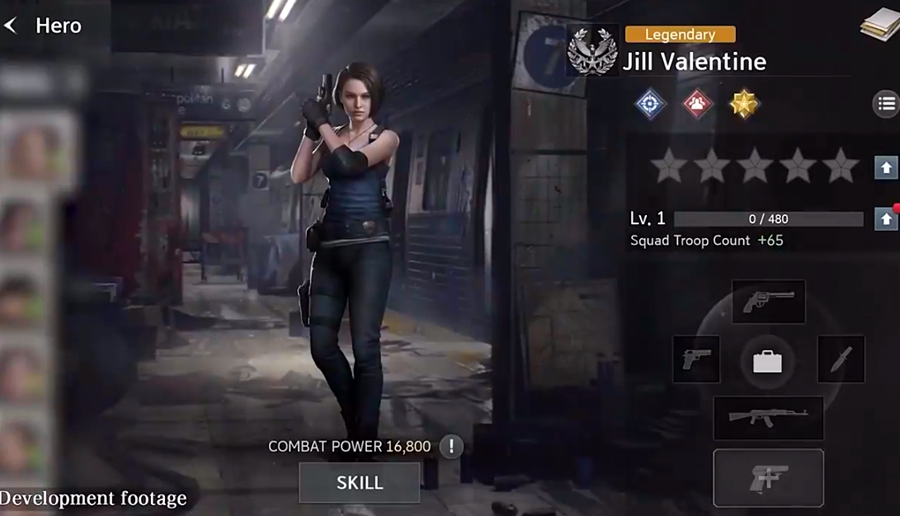Viewport: 900px width, 516px height.
Task: Select the pistol slot left of the briefcase
Action: click(696, 359)
